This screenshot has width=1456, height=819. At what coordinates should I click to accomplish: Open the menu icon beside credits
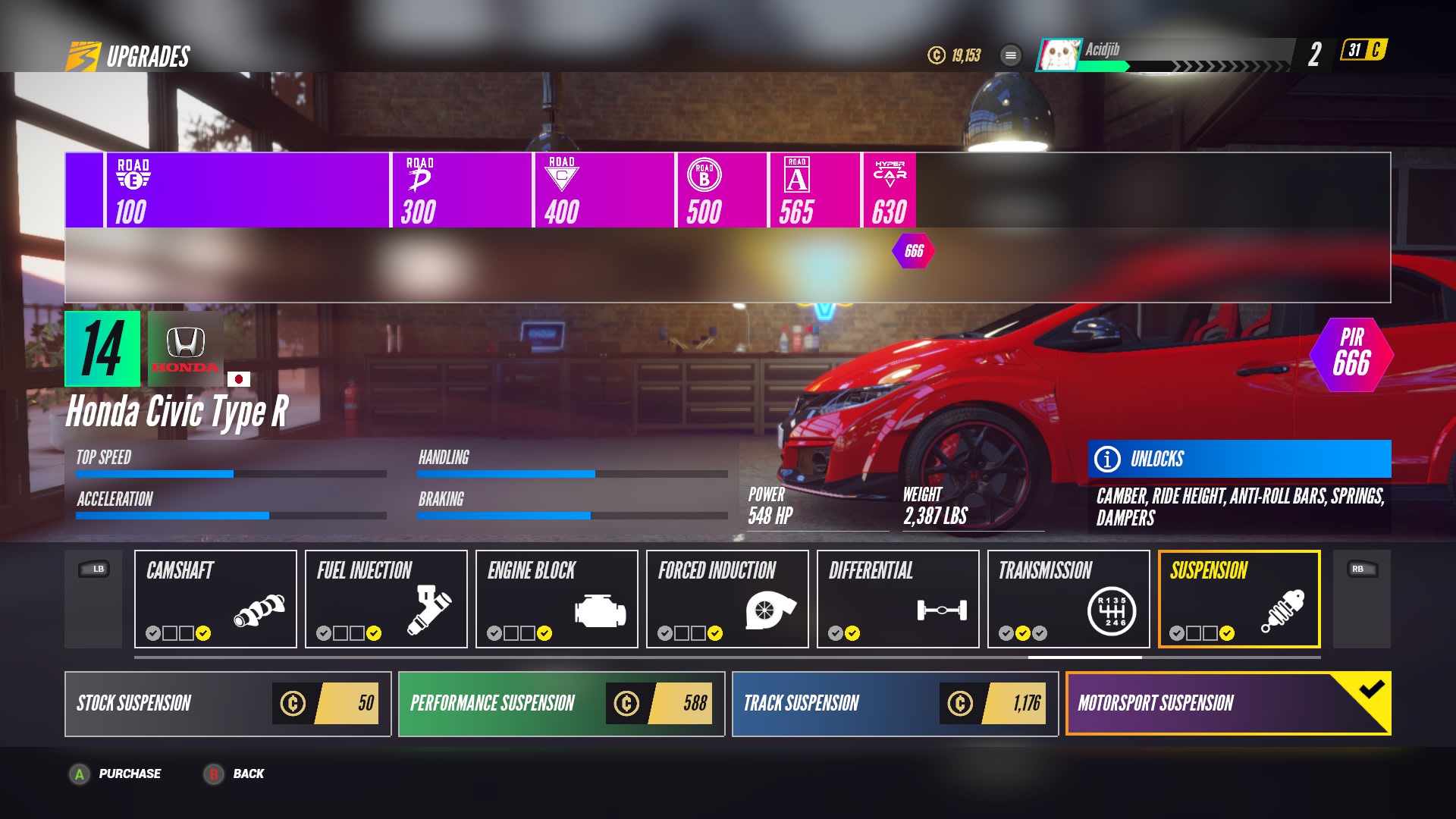coord(1011,55)
